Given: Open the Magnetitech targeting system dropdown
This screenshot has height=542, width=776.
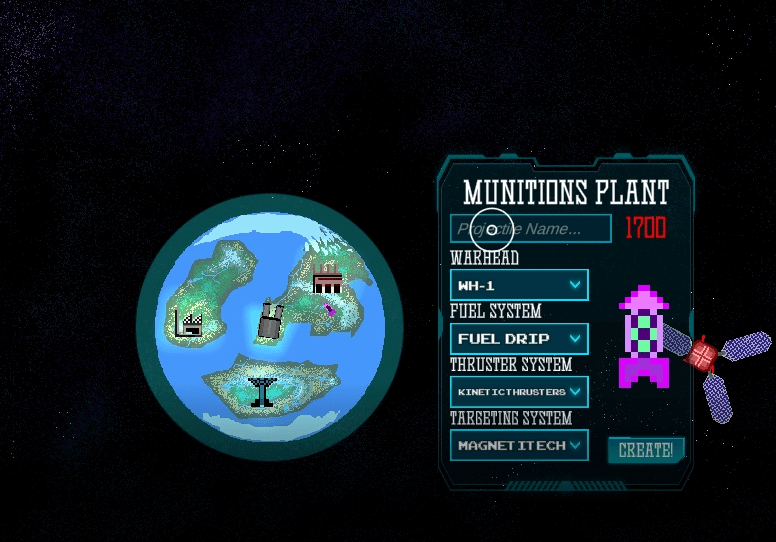Looking at the screenshot, I should click(519, 445).
